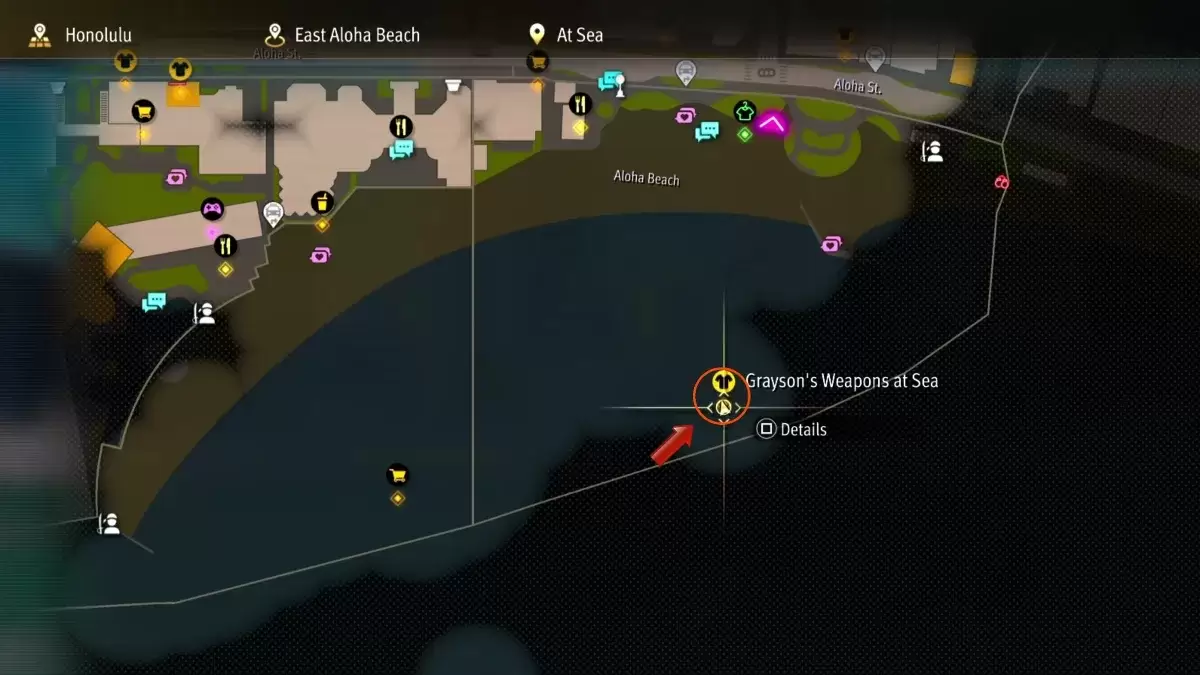Select the fishing marker beside the red binoculars

tap(932, 151)
